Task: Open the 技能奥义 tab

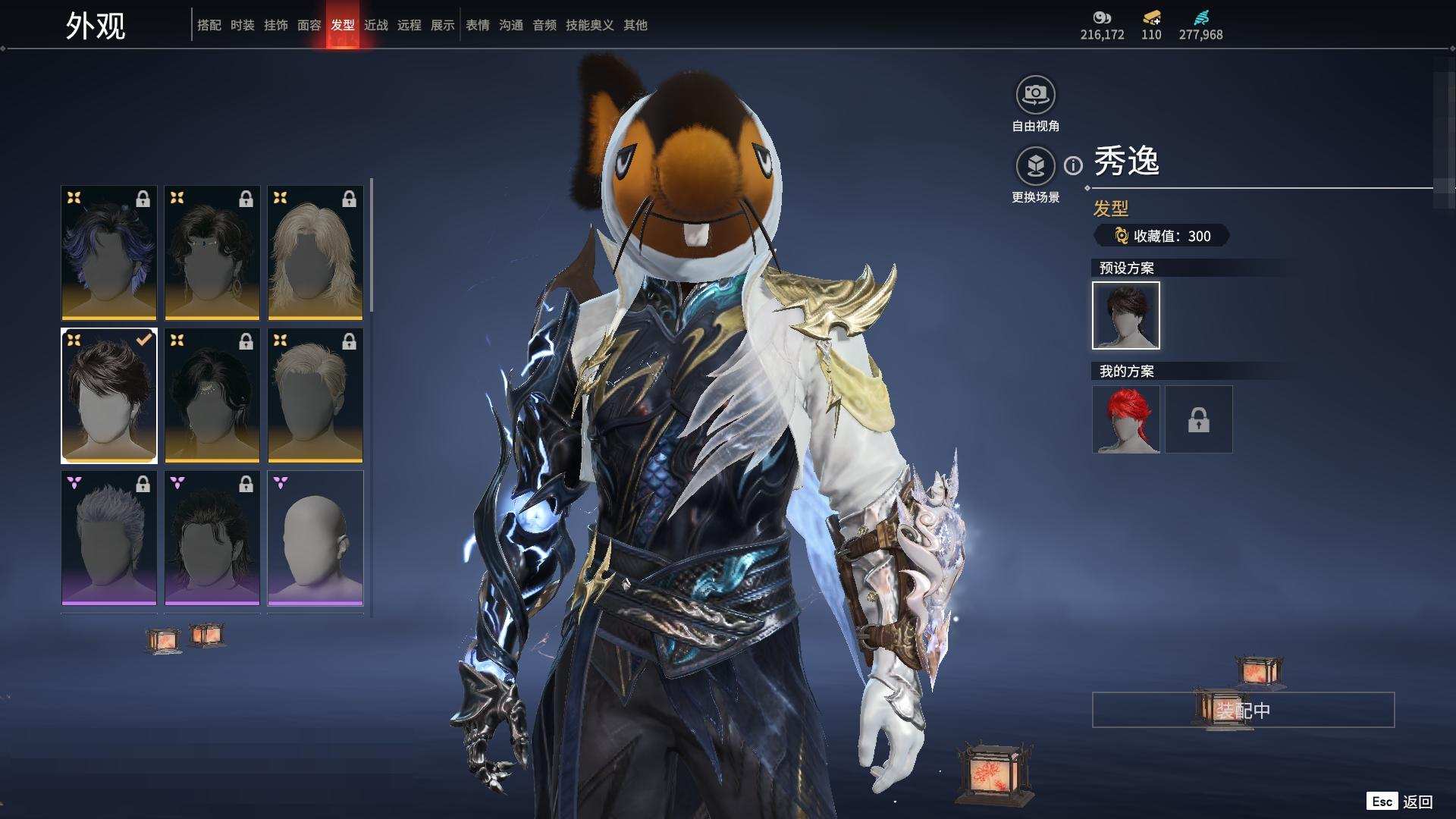Action: point(589,25)
